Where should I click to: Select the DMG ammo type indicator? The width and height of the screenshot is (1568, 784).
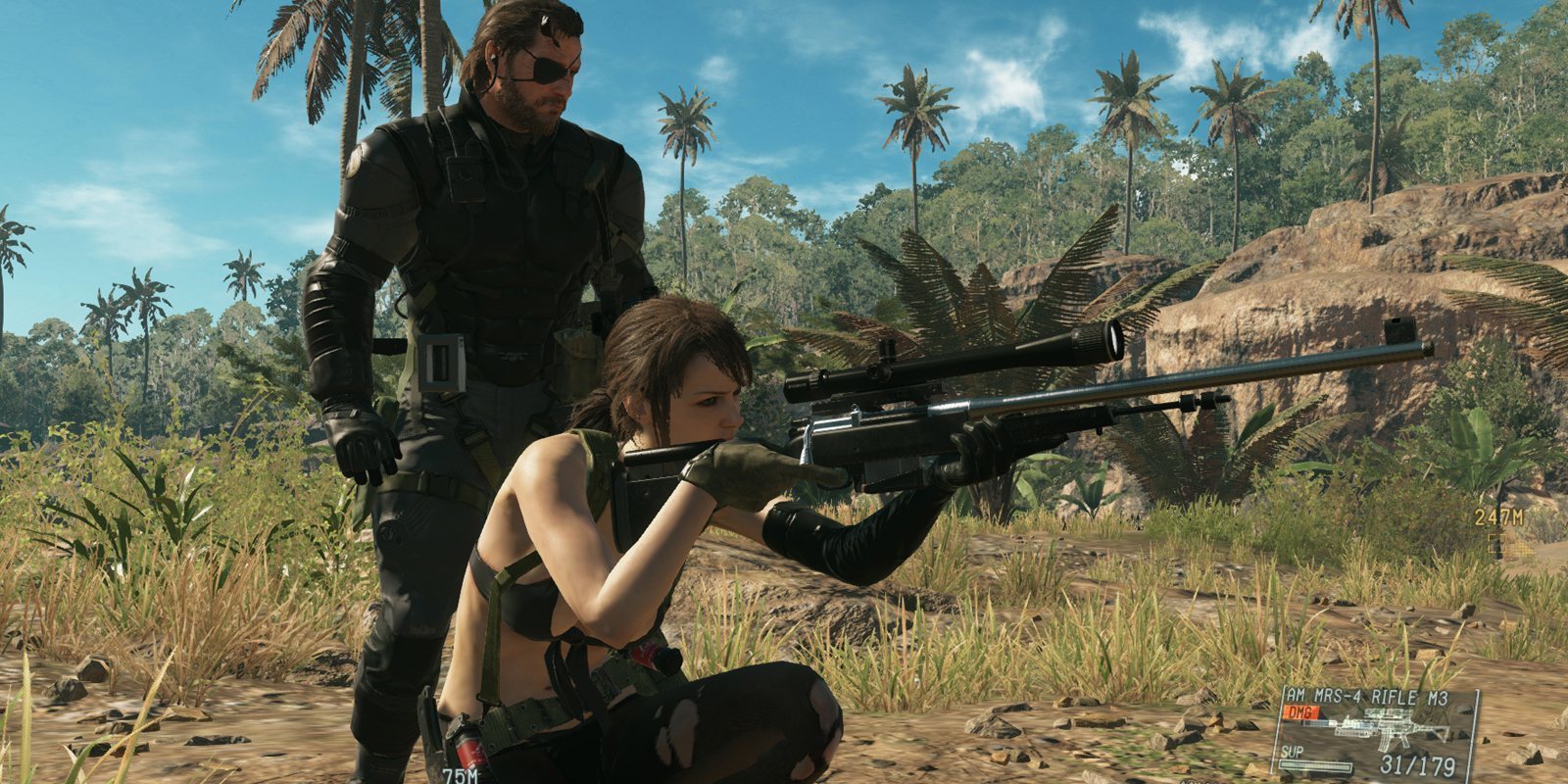pos(1299,712)
